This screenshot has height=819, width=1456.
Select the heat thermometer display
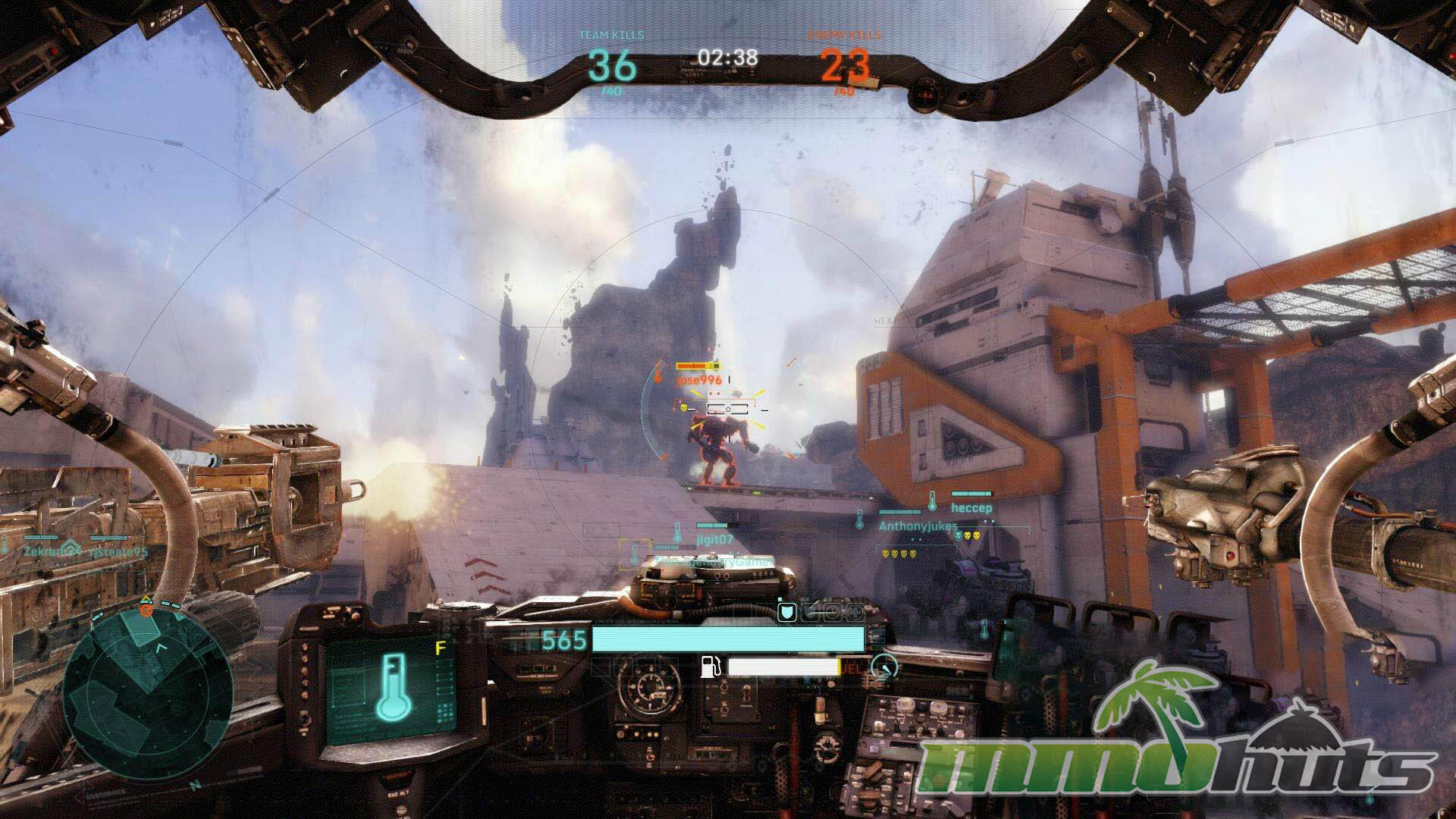click(391, 687)
